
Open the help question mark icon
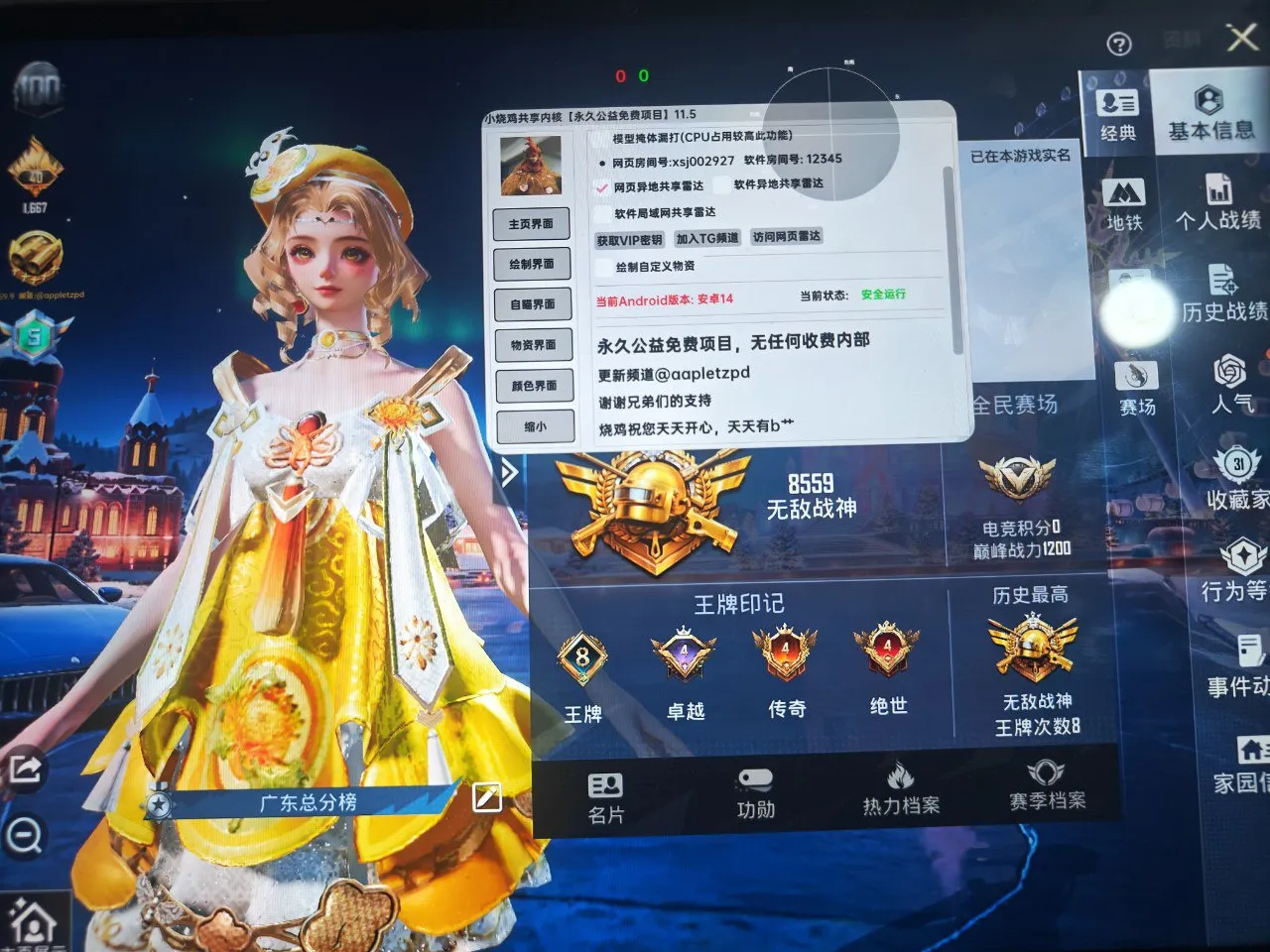point(1119,43)
